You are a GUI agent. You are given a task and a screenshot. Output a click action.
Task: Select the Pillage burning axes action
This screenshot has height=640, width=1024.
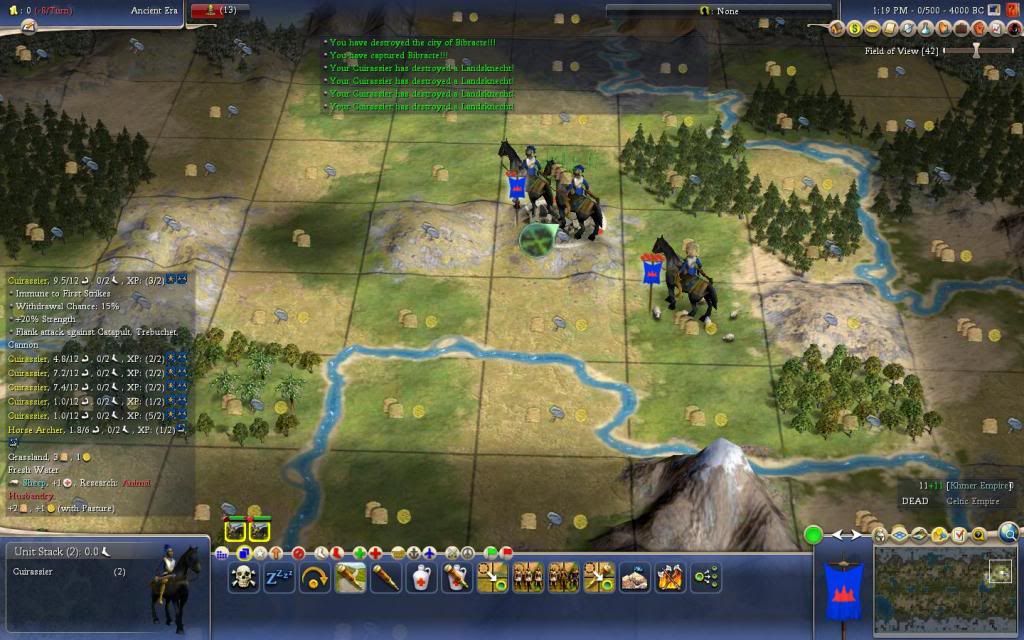(671, 577)
